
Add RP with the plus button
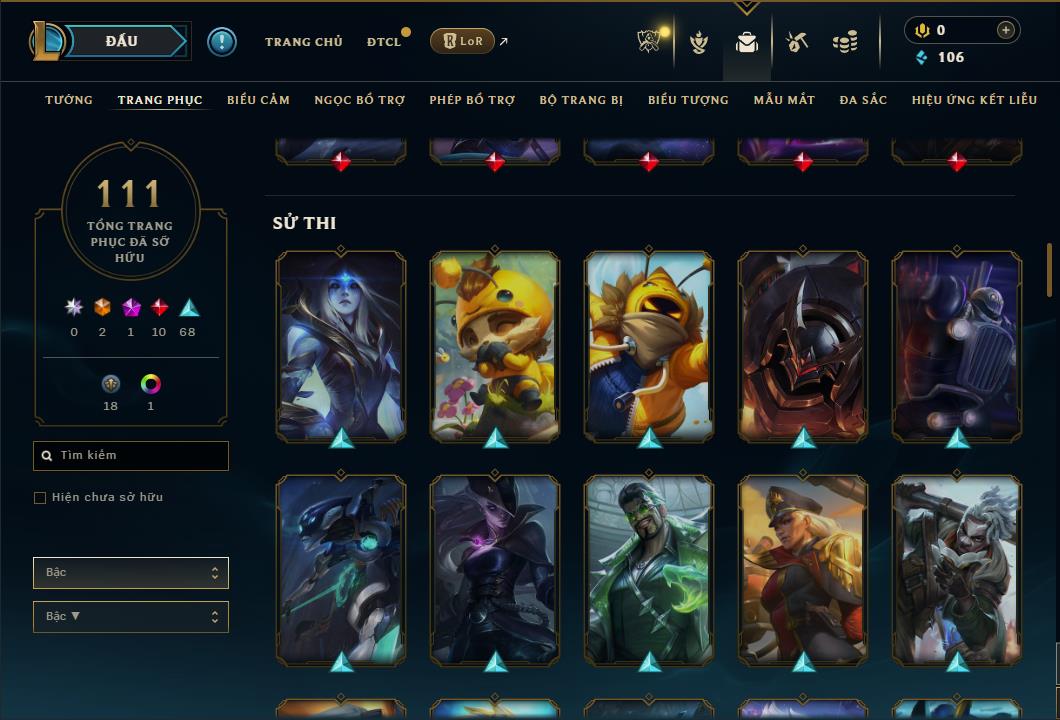(1005, 30)
